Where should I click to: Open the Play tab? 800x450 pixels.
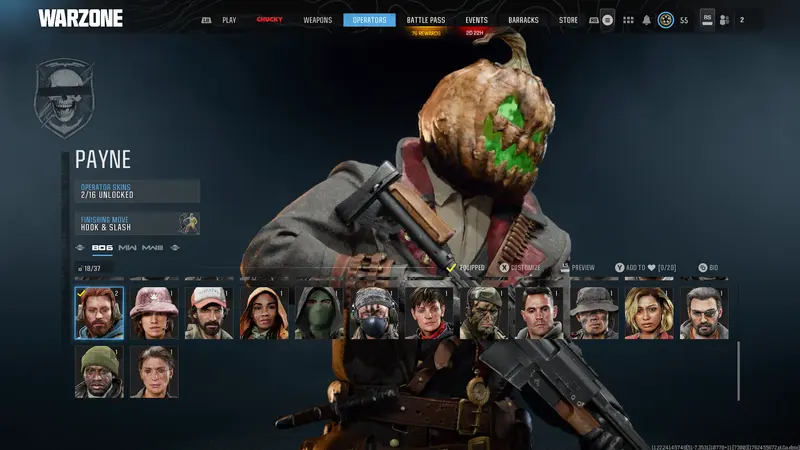tap(229, 20)
